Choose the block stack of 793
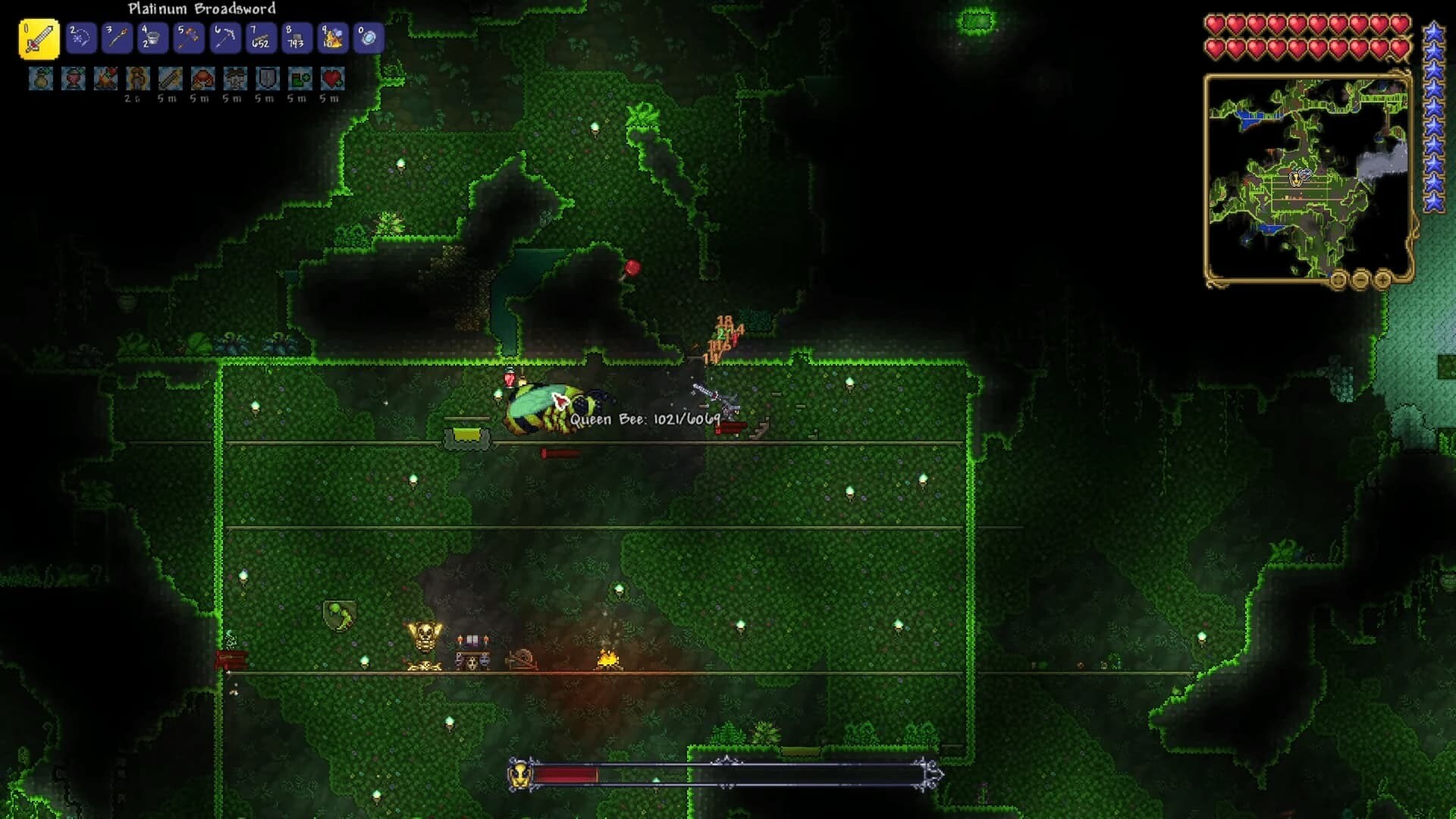1456x819 pixels. [x=297, y=38]
